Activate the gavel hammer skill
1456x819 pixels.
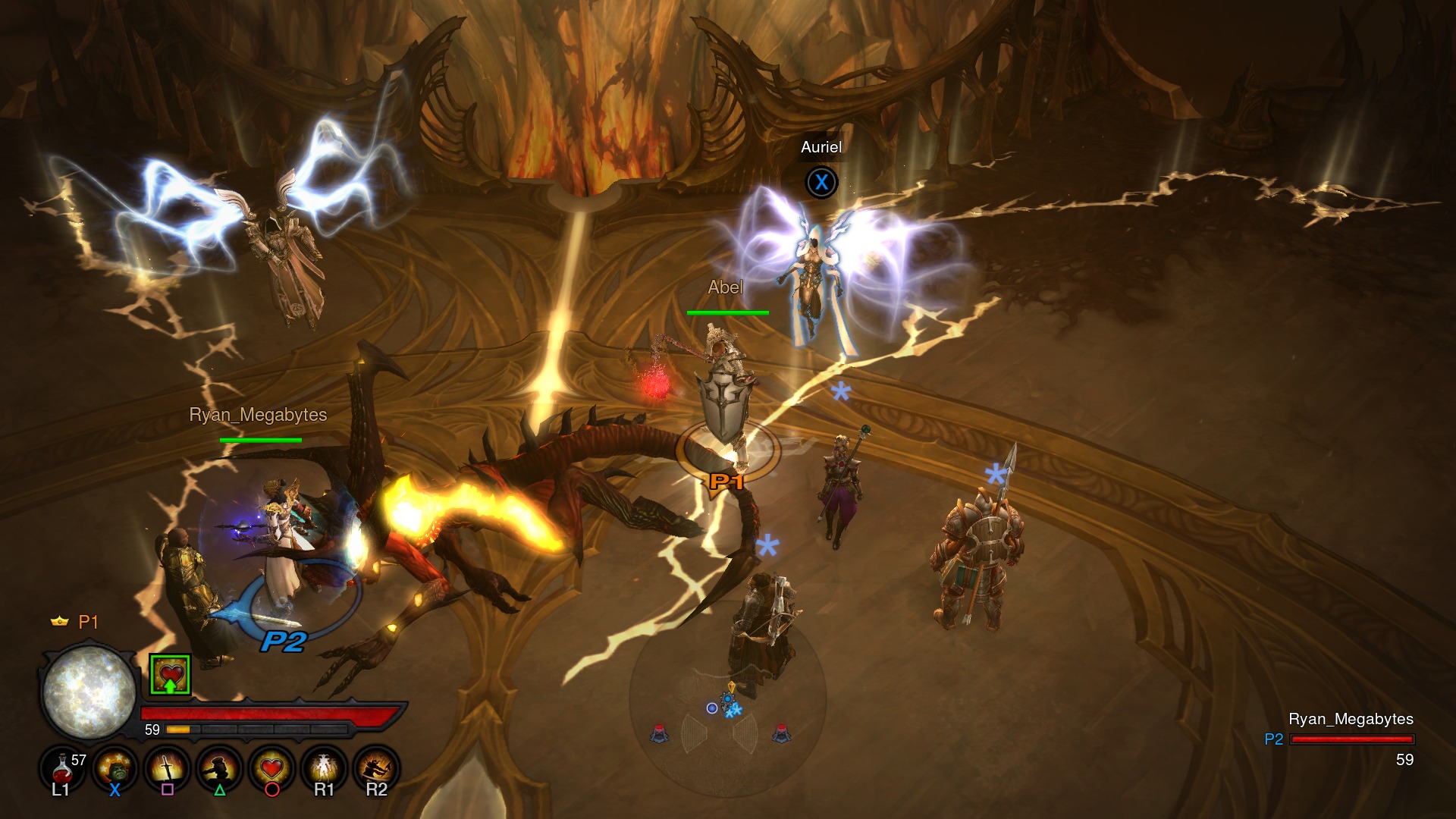219,769
